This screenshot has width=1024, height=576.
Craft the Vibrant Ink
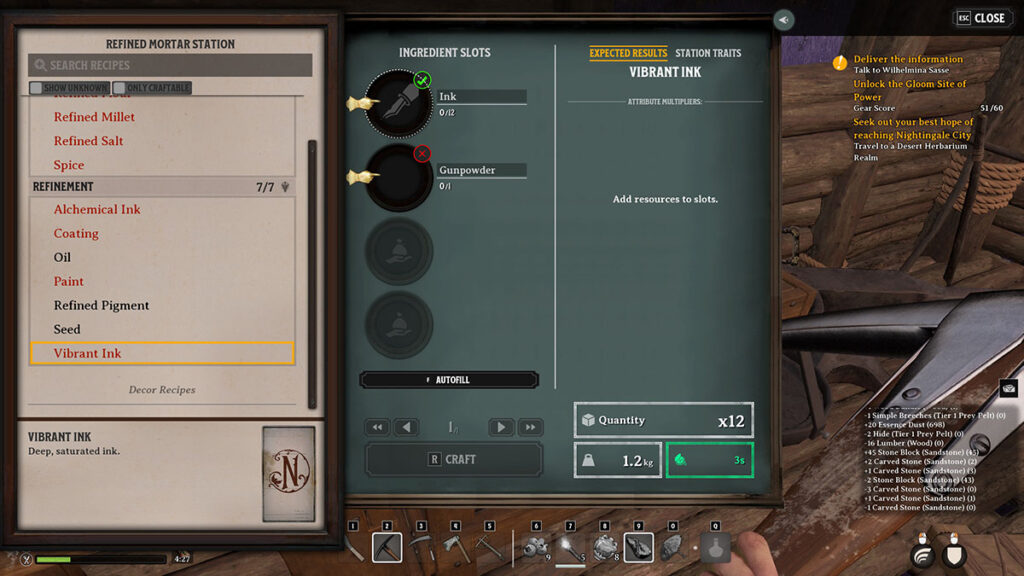[454, 459]
